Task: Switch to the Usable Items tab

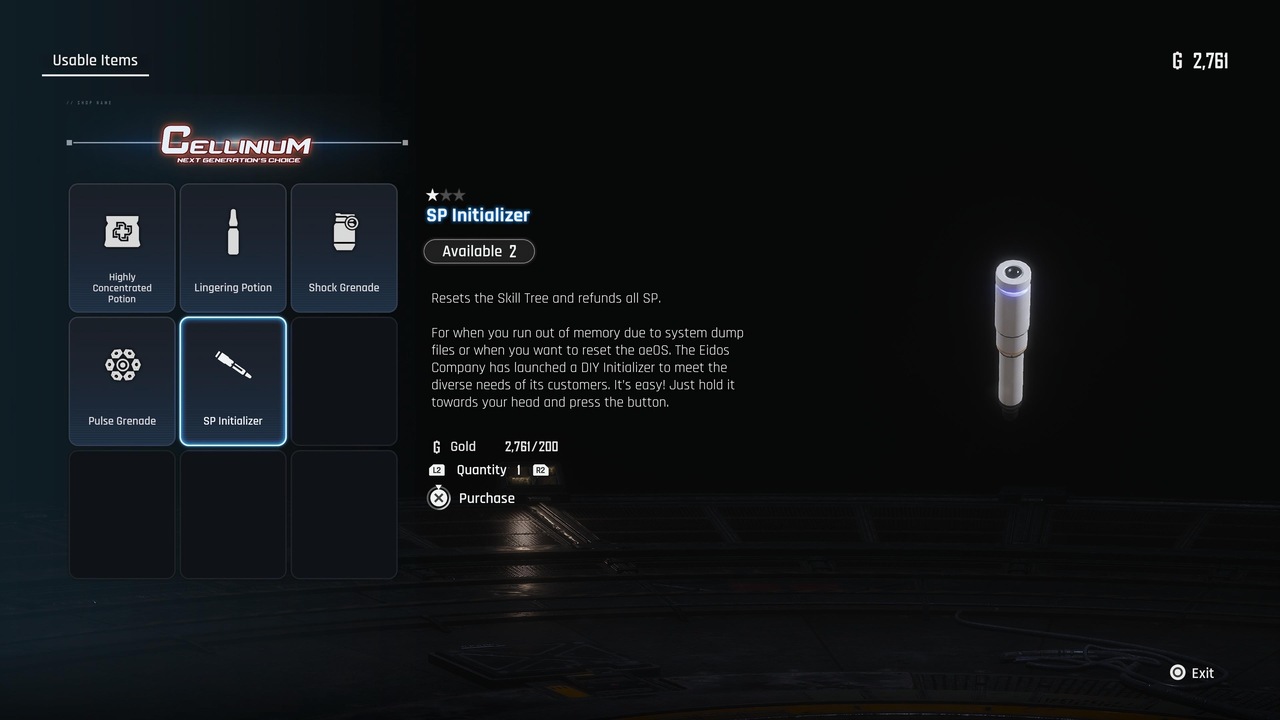Action: [95, 61]
